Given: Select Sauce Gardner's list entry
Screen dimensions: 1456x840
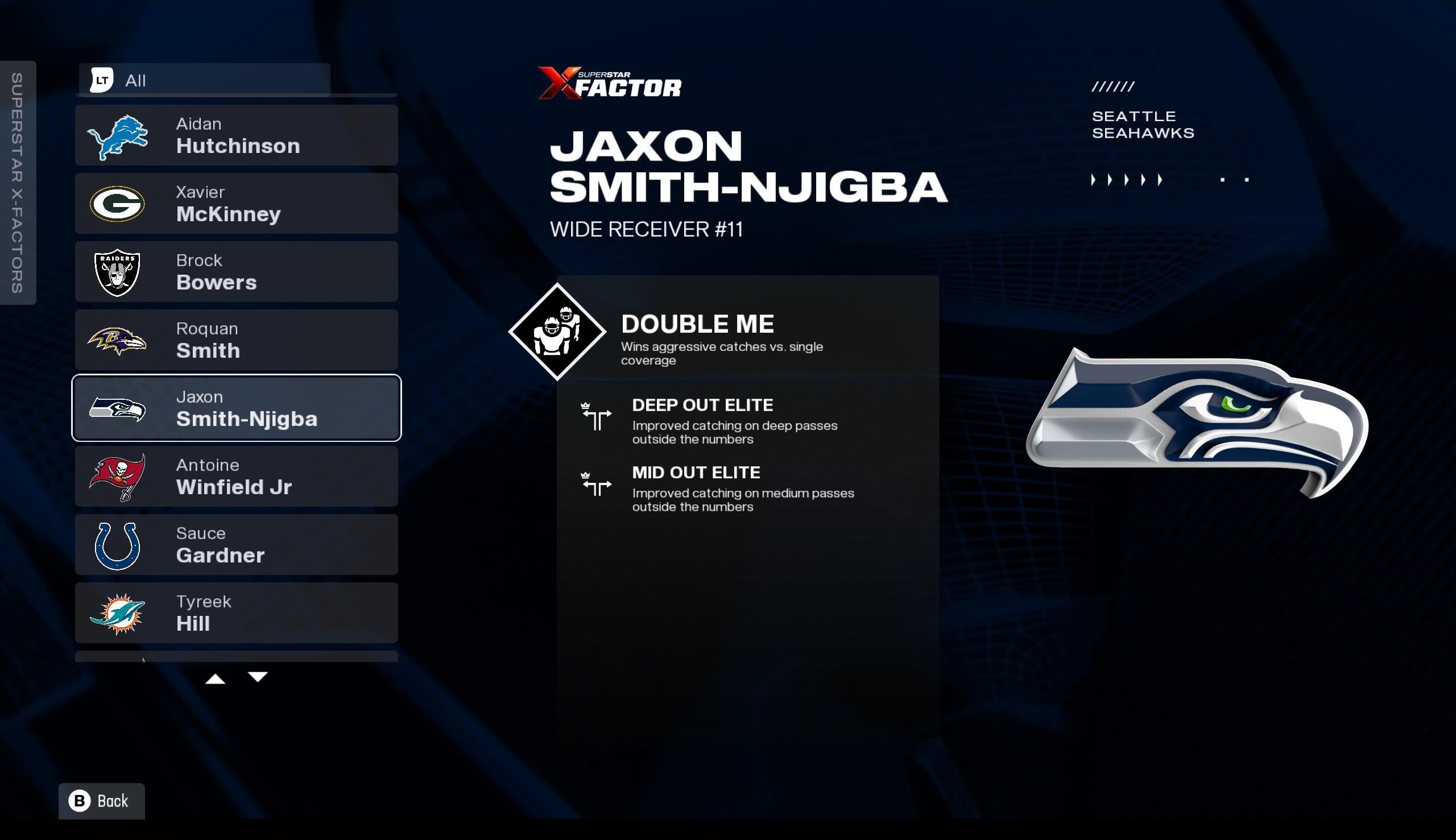Looking at the screenshot, I should (x=236, y=544).
